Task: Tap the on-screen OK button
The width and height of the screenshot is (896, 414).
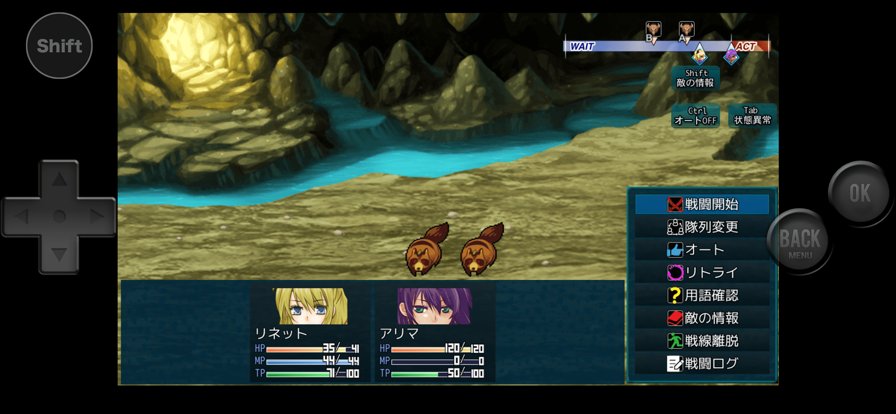Action: click(859, 194)
